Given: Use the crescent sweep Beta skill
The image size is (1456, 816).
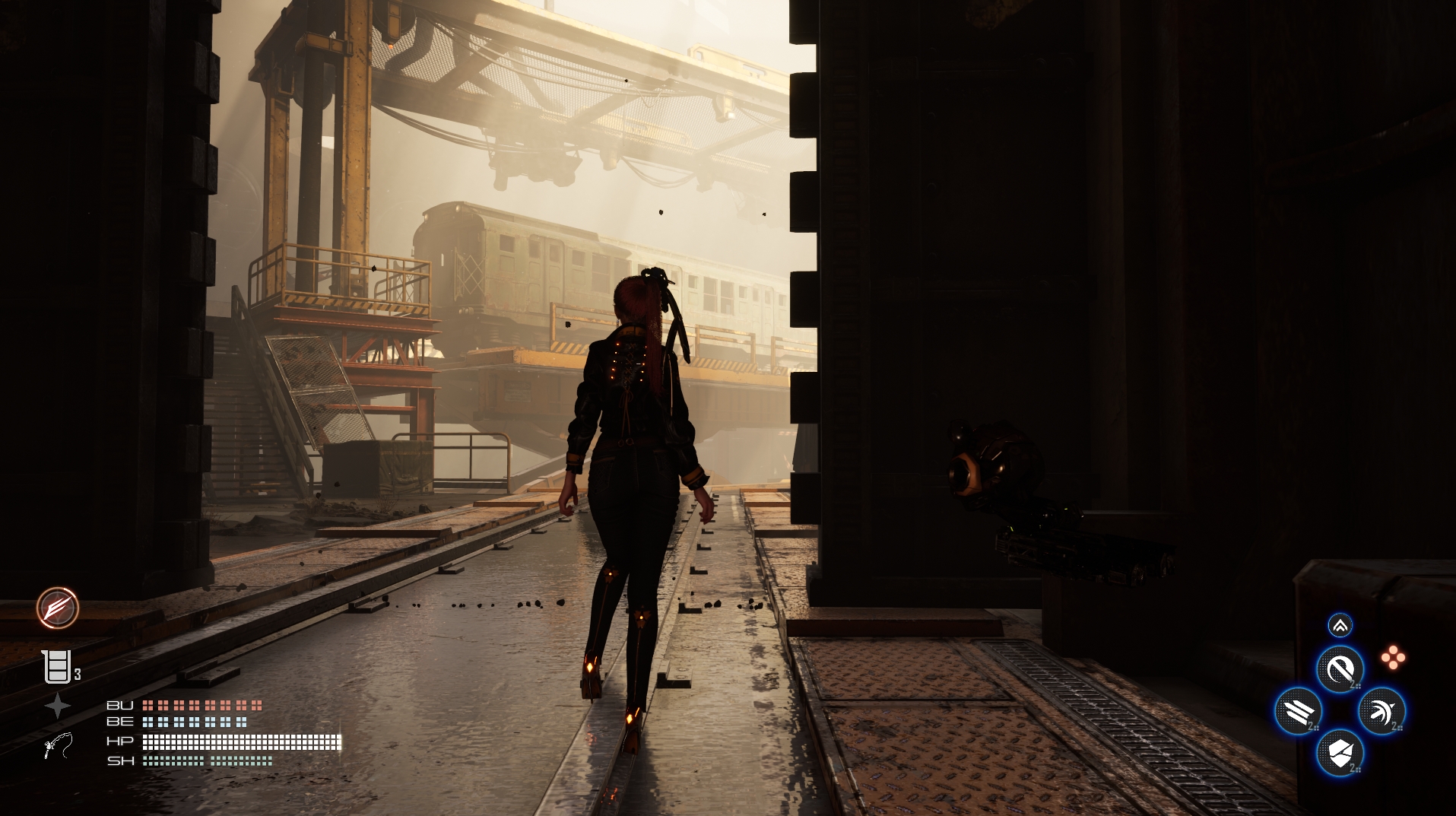Looking at the screenshot, I should point(1381,711).
